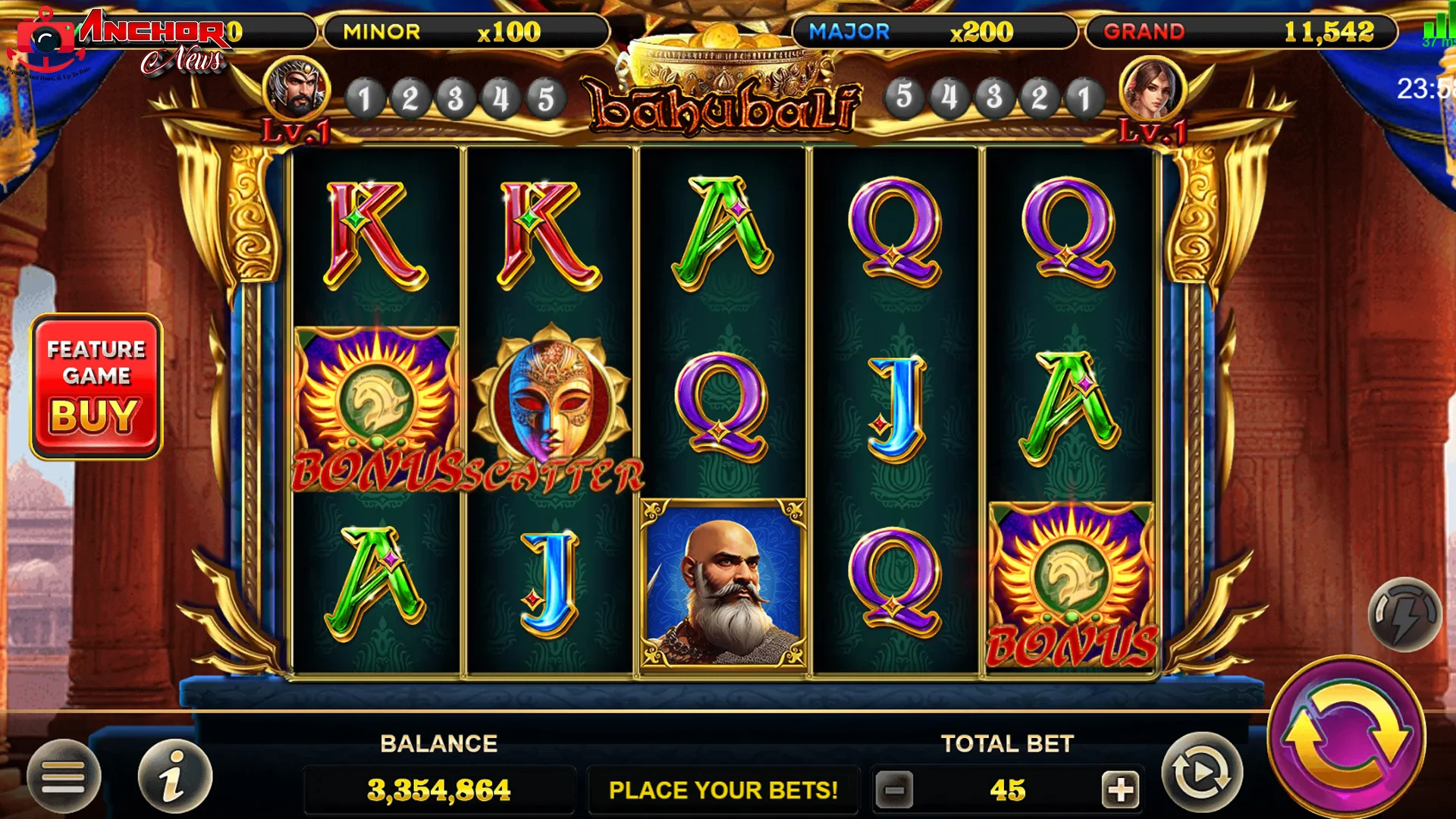Start autoplay with the circular play button
The image size is (1456, 819).
tap(1202, 773)
